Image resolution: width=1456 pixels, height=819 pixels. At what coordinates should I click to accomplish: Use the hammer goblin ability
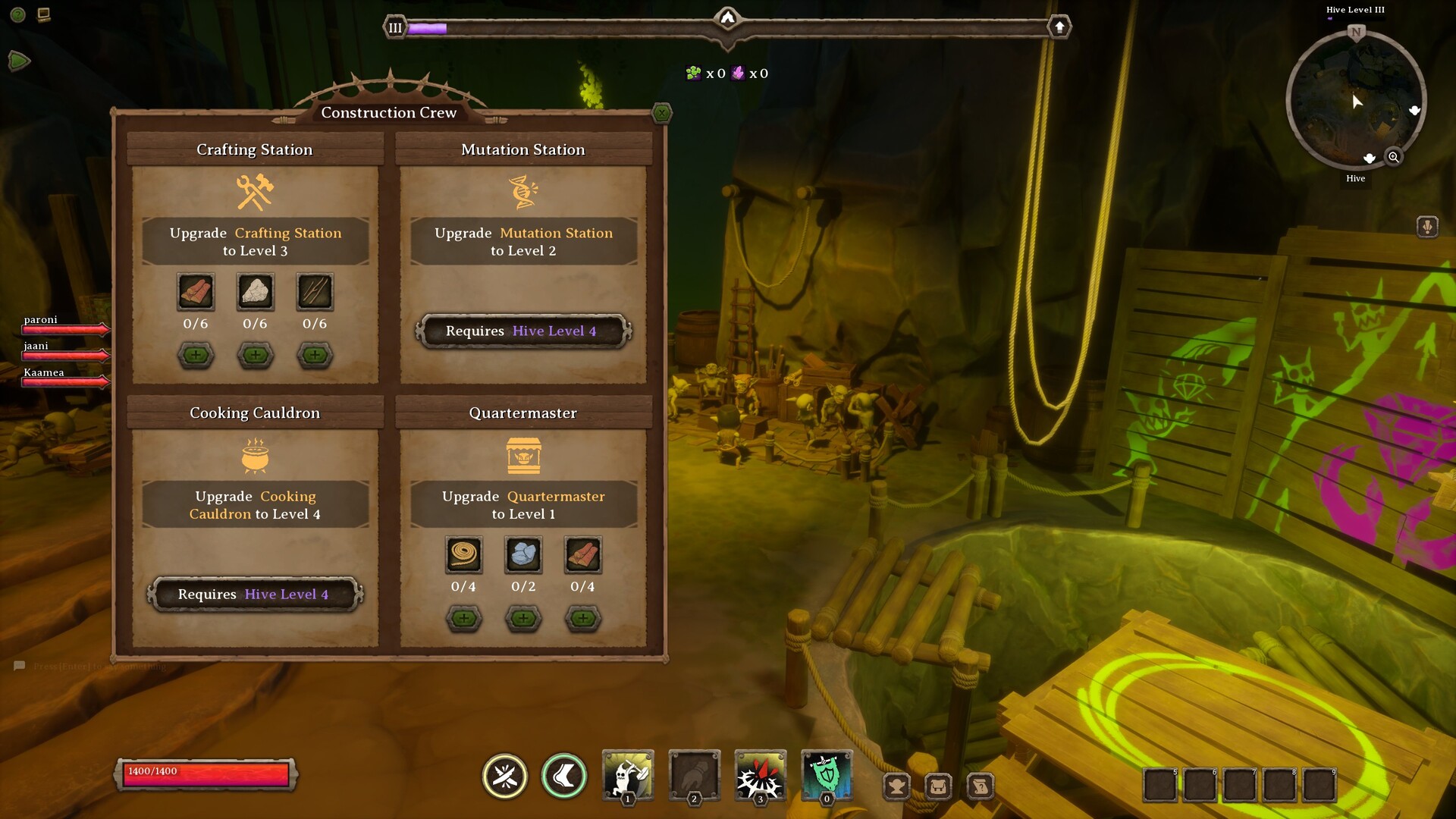(628, 775)
